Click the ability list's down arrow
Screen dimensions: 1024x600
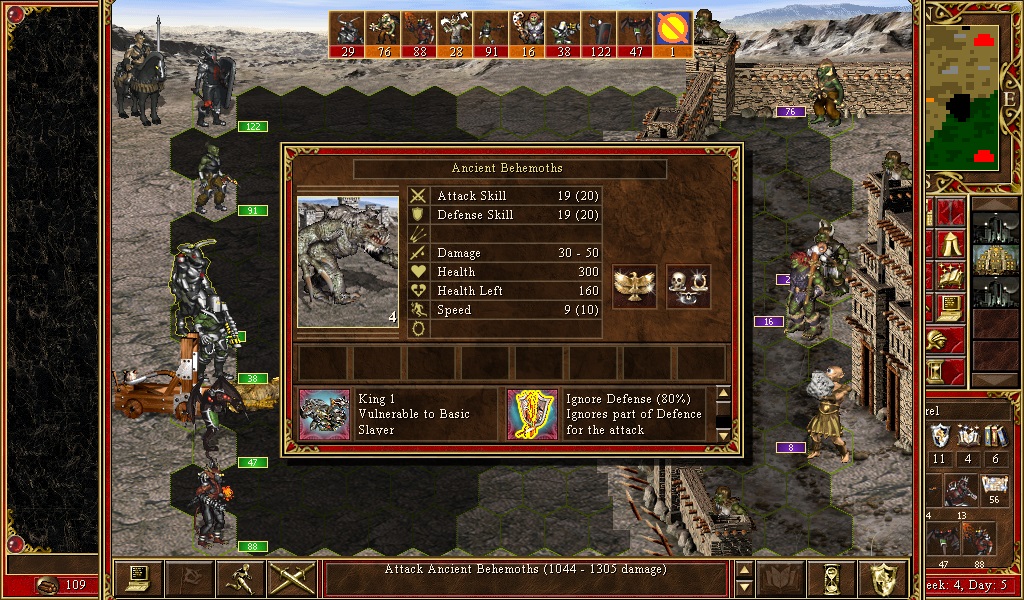(724, 434)
